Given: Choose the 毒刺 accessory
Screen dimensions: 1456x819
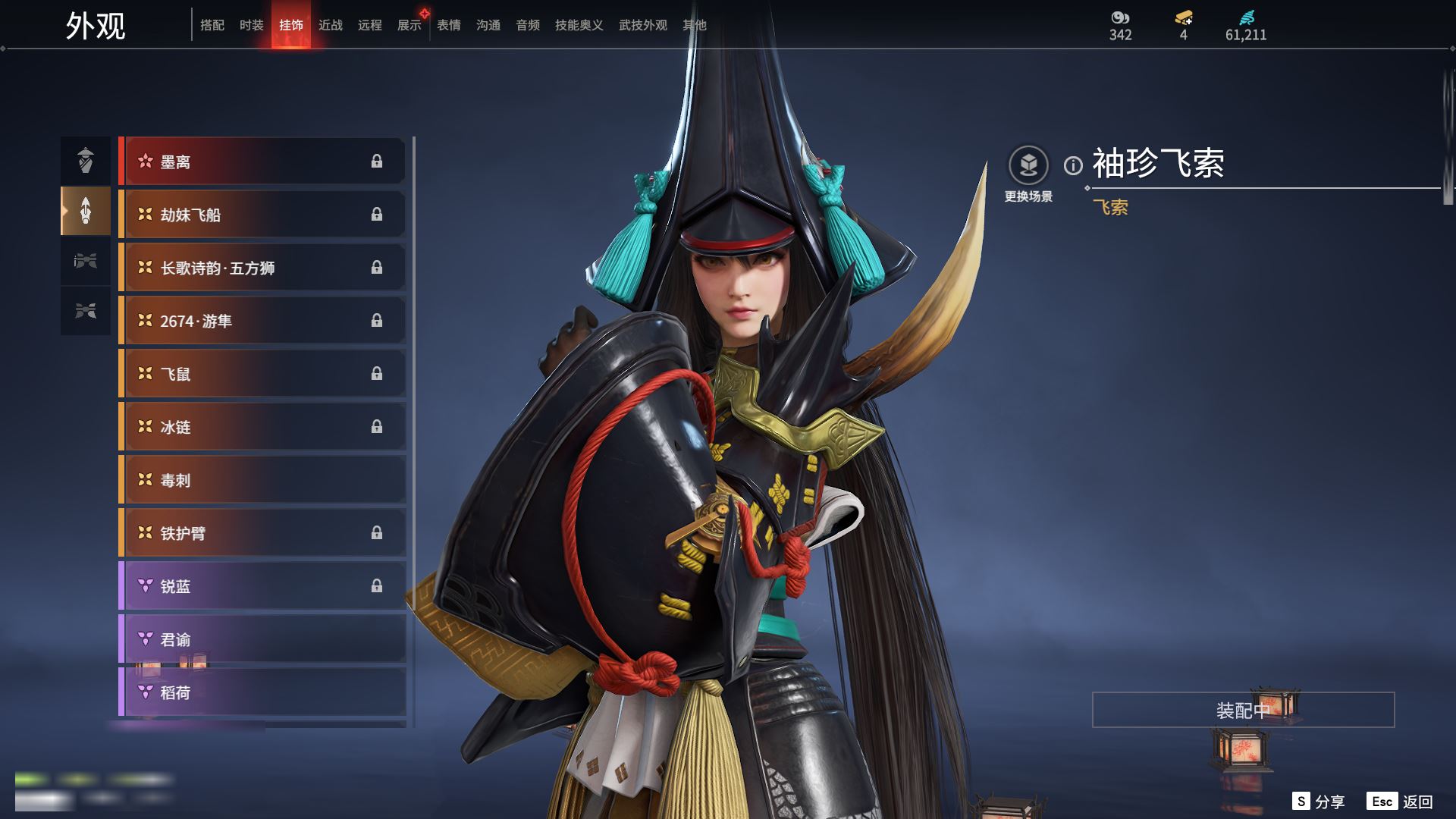Looking at the screenshot, I should [x=262, y=480].
